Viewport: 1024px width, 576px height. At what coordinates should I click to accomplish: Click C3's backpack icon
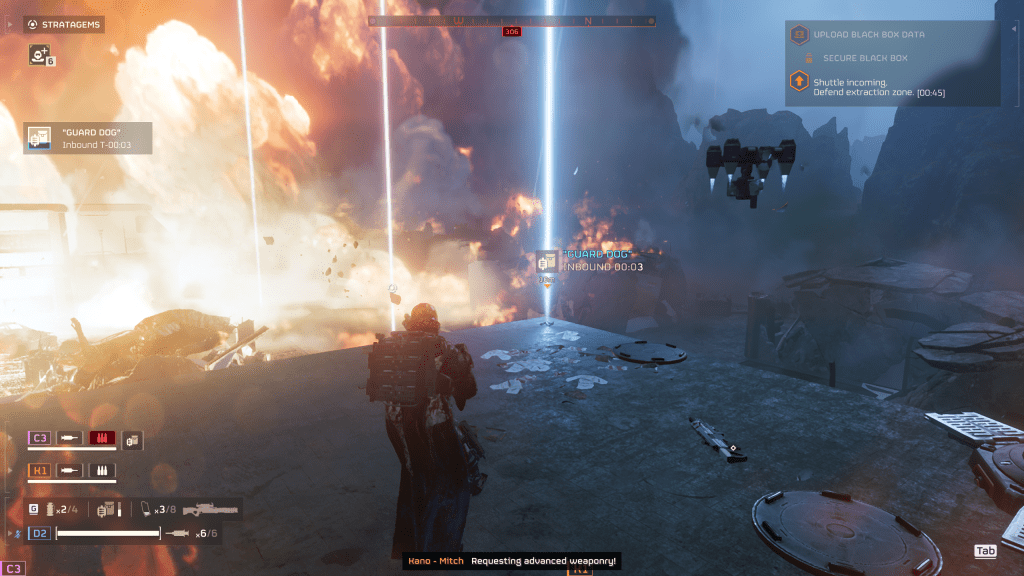tap(132, 439)
